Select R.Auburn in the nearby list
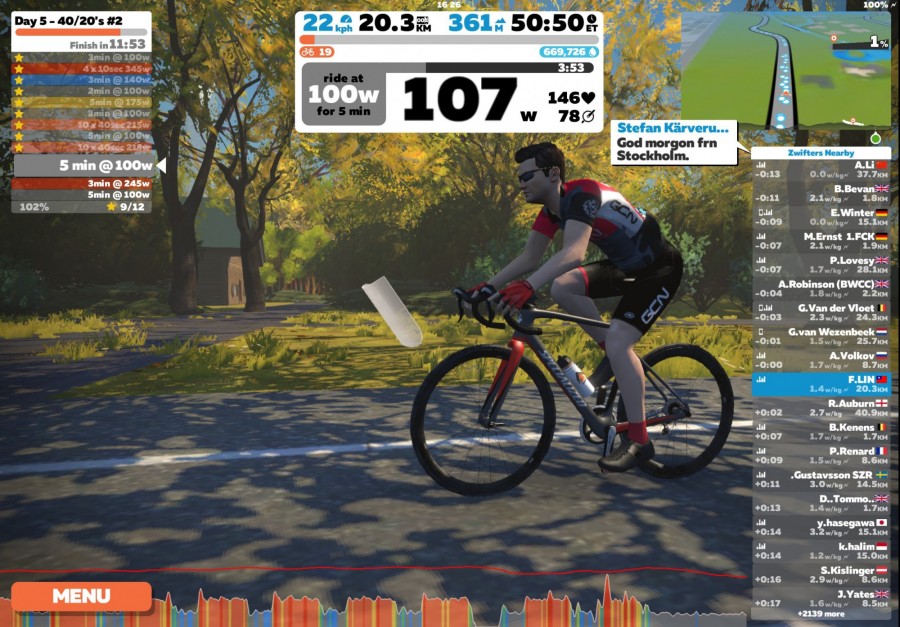Screen dimensions: 900x627 (821, 408)
